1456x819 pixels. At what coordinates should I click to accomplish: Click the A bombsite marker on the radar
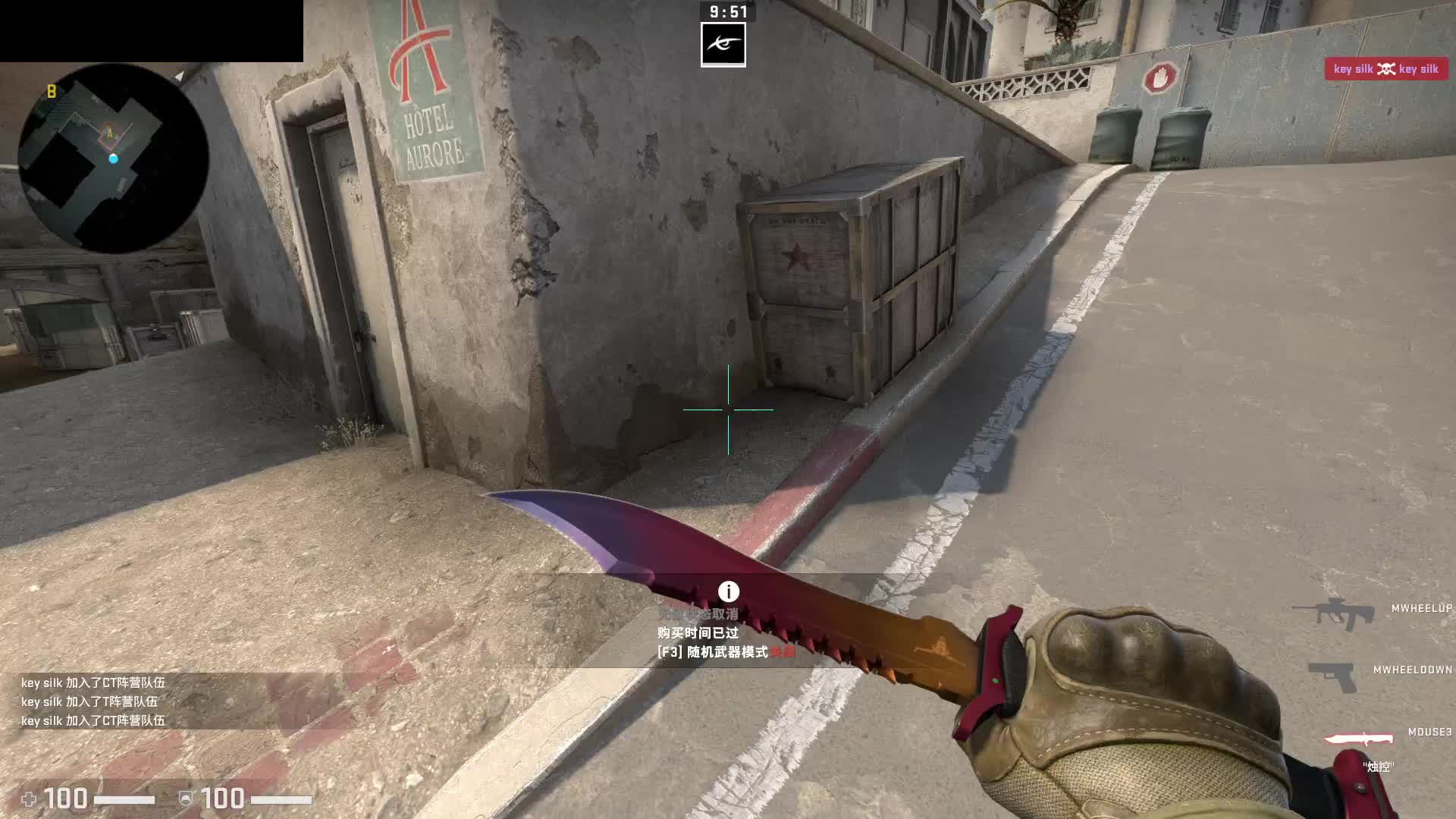[x=111, y=131]
